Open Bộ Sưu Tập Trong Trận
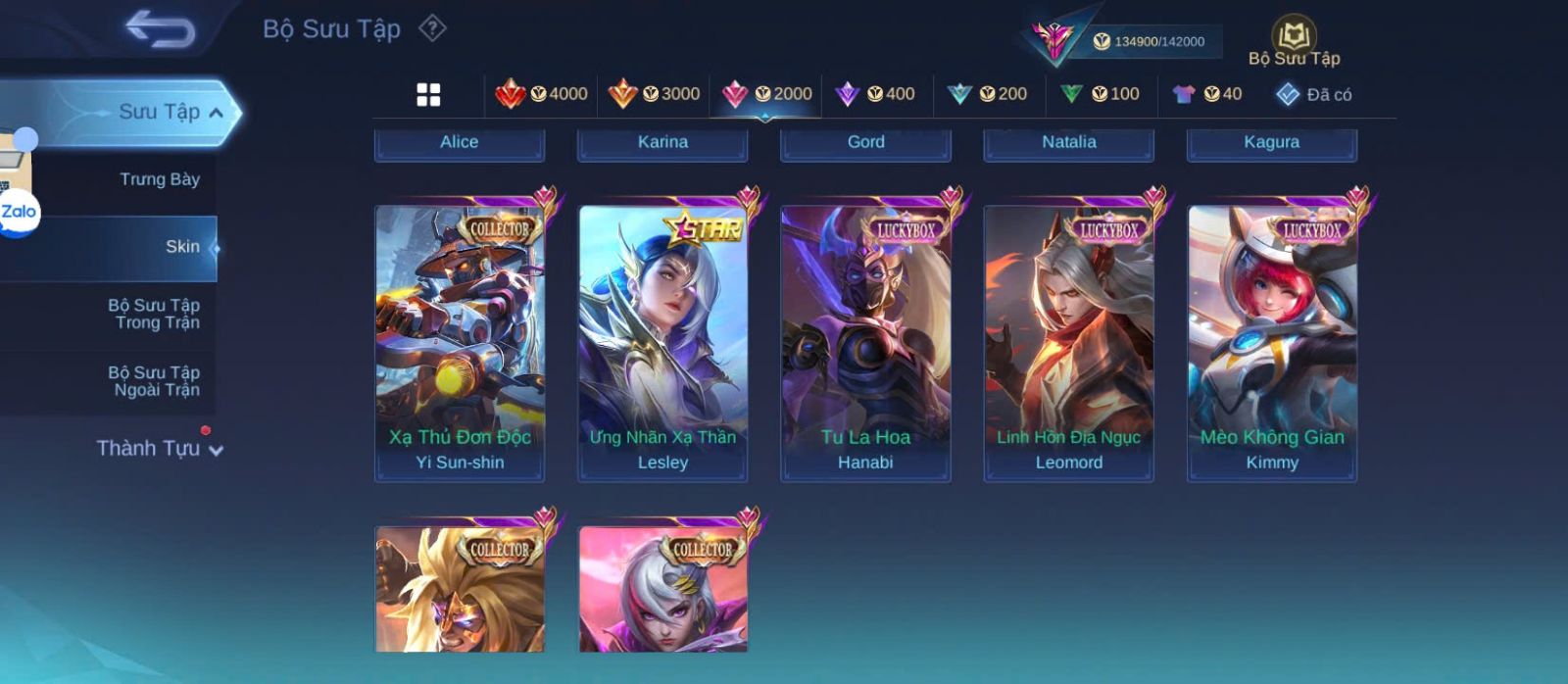This screenshot has width=1568, height=684. [x=155, y=314]
